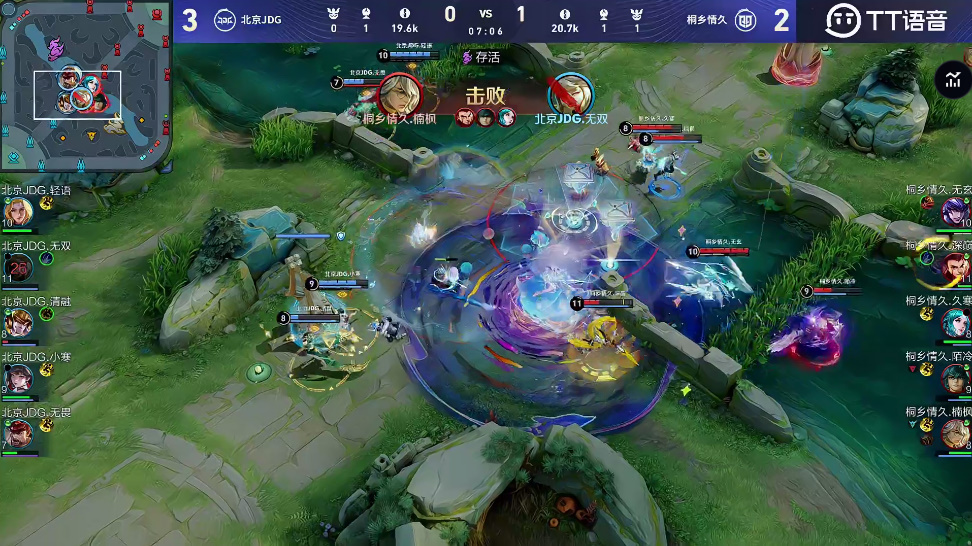Choose 桐乡情久.深简 hero portrait
972x546 pixels.
coord(955,267)
